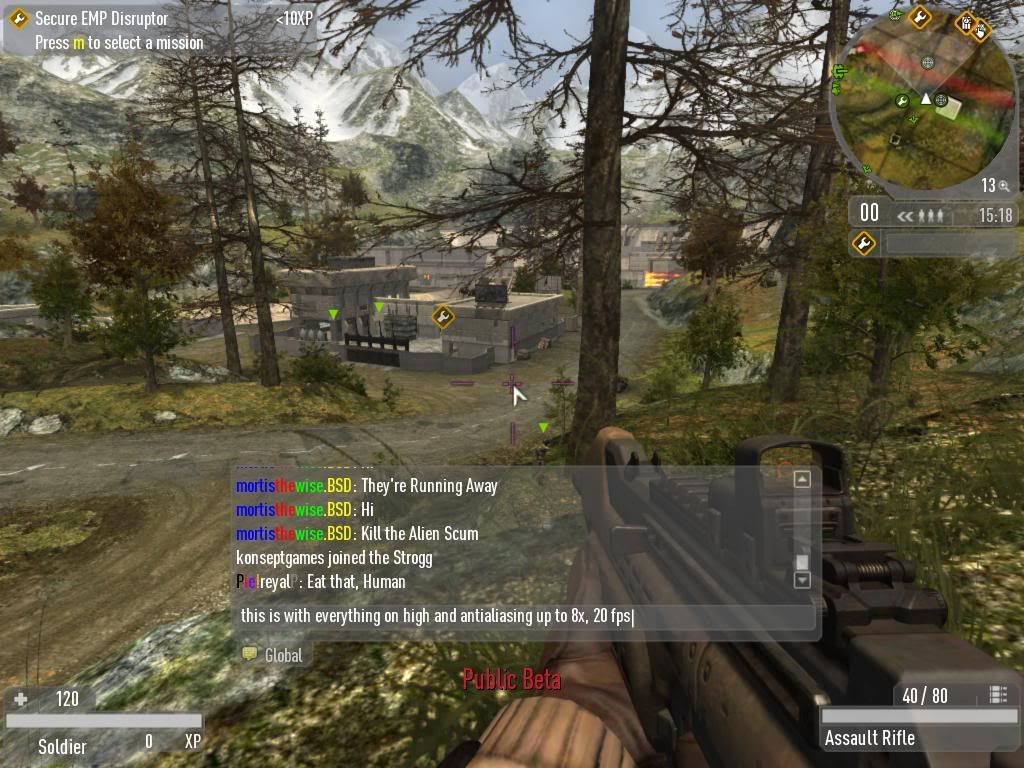Select the Global chat channel button

tap(273, 655)
